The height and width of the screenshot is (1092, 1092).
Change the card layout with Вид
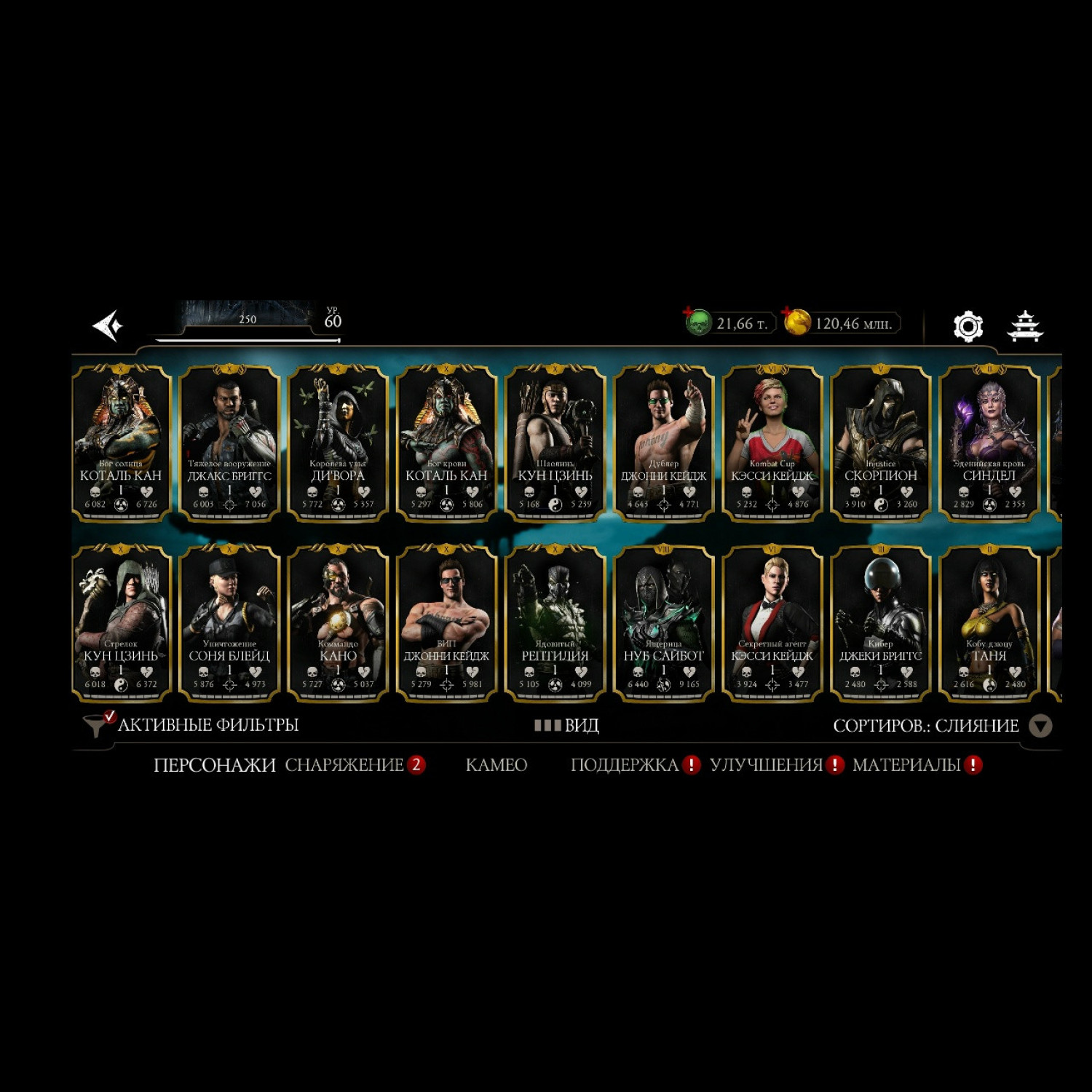click(567, 726)
